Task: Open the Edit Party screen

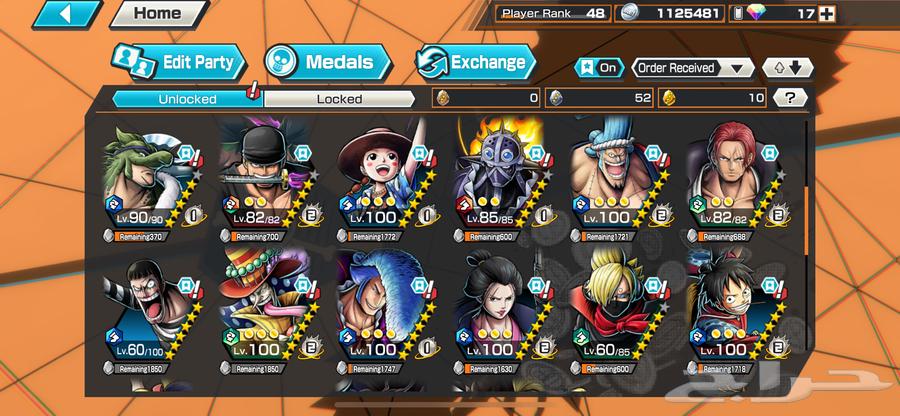Action: click(177, 62)
